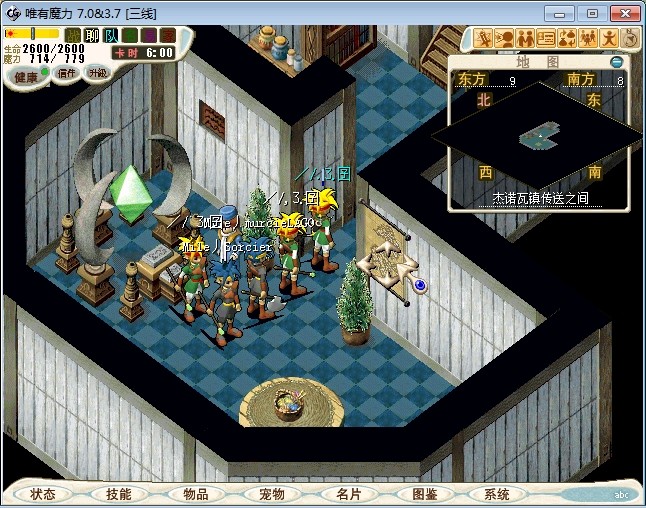This screenshot has width=646, height=508.
Task: Open the 物品 items menu
Action: pyautogui.click(x=196, y=494)
